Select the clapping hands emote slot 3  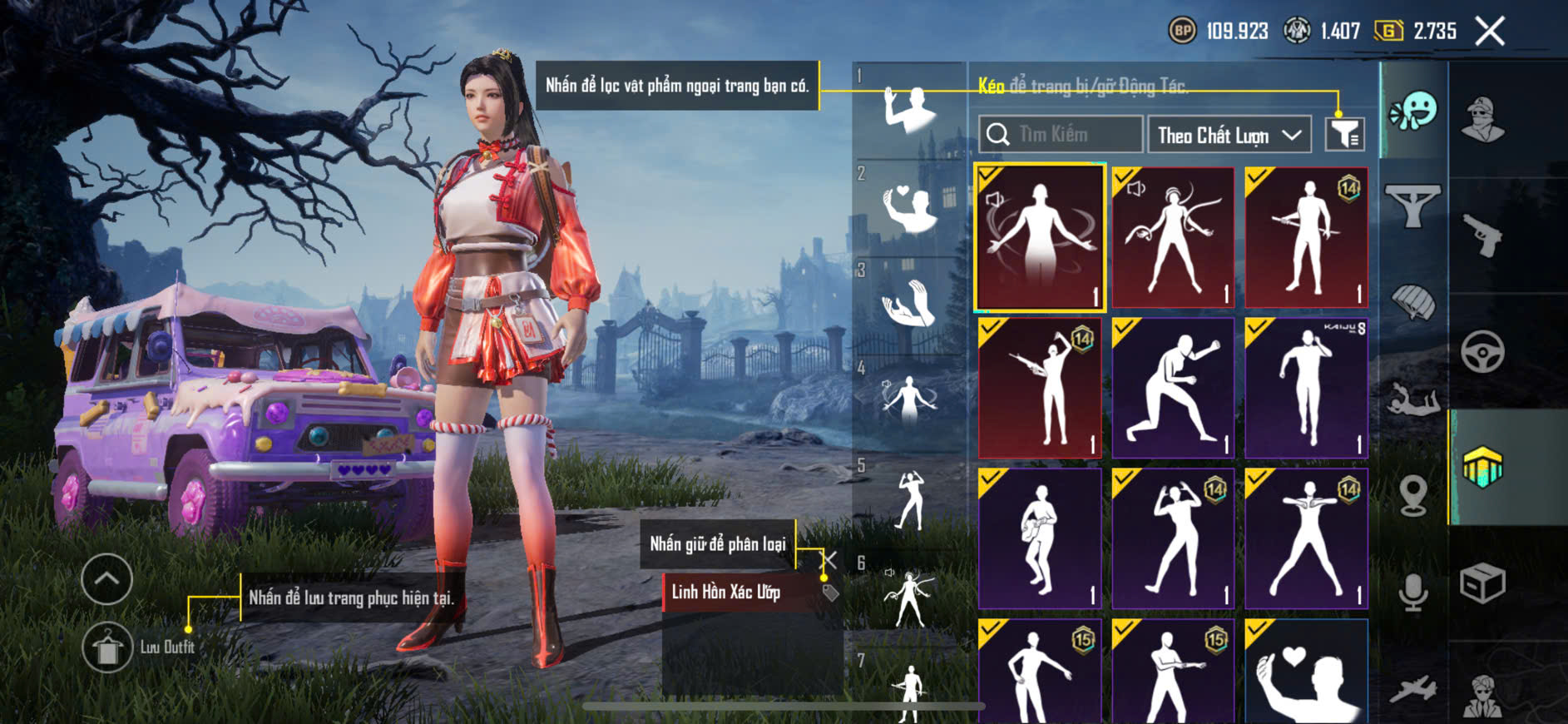tap(909, 303)
